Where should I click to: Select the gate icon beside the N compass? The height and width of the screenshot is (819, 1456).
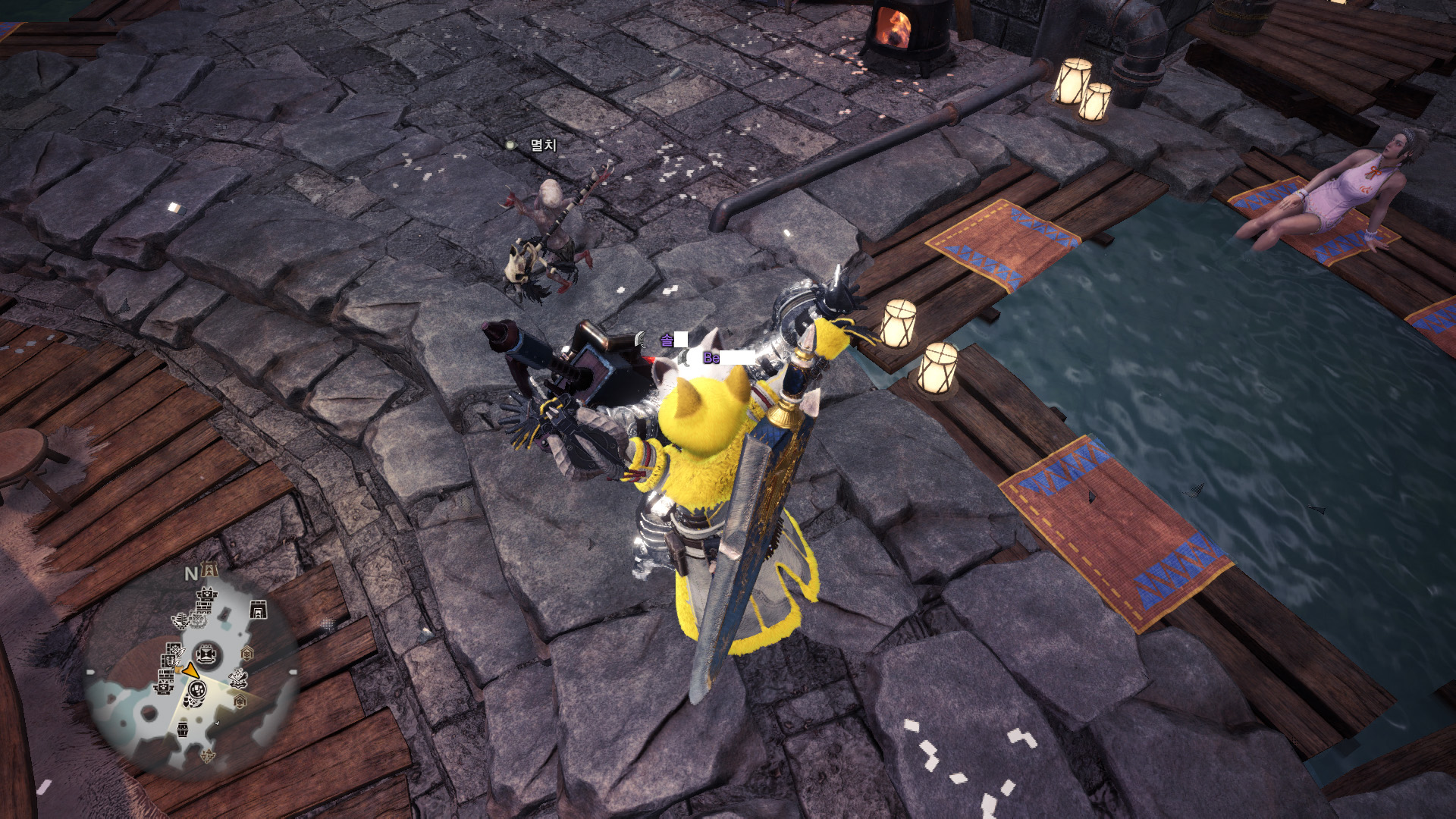coord(210,571)
